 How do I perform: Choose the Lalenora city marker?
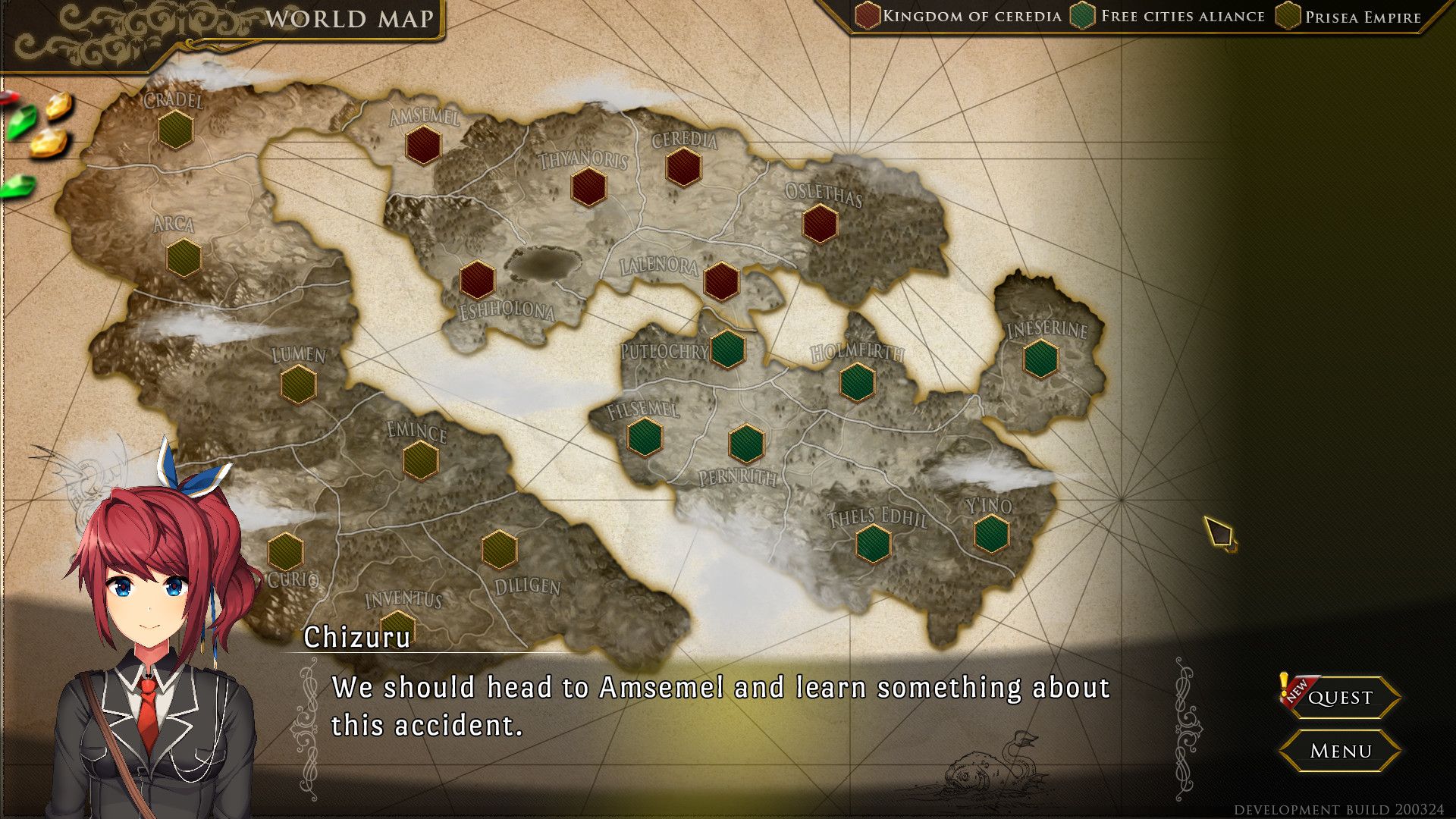720,281
